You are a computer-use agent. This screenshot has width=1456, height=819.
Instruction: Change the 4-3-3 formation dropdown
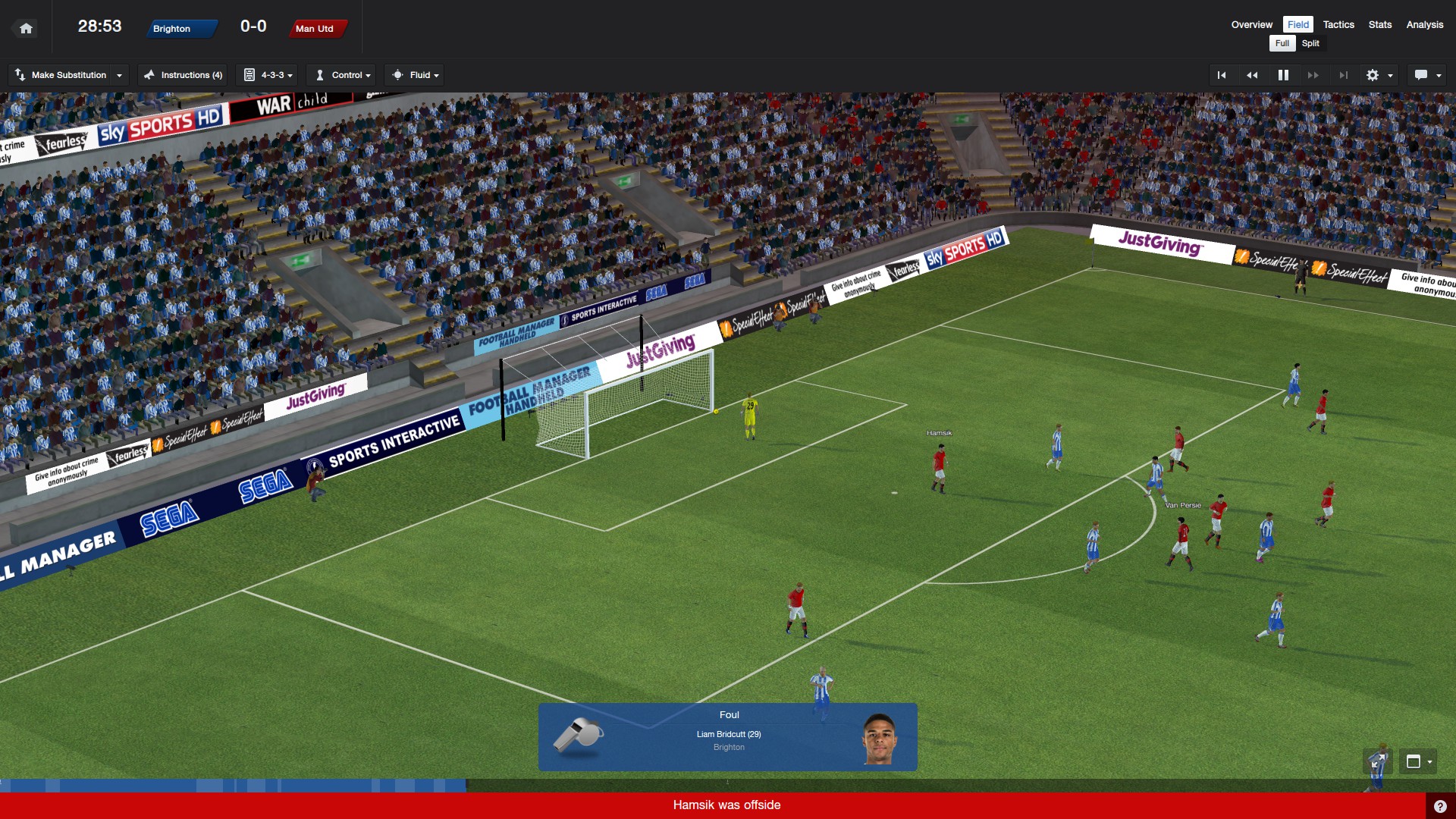[x=268, y=75]
